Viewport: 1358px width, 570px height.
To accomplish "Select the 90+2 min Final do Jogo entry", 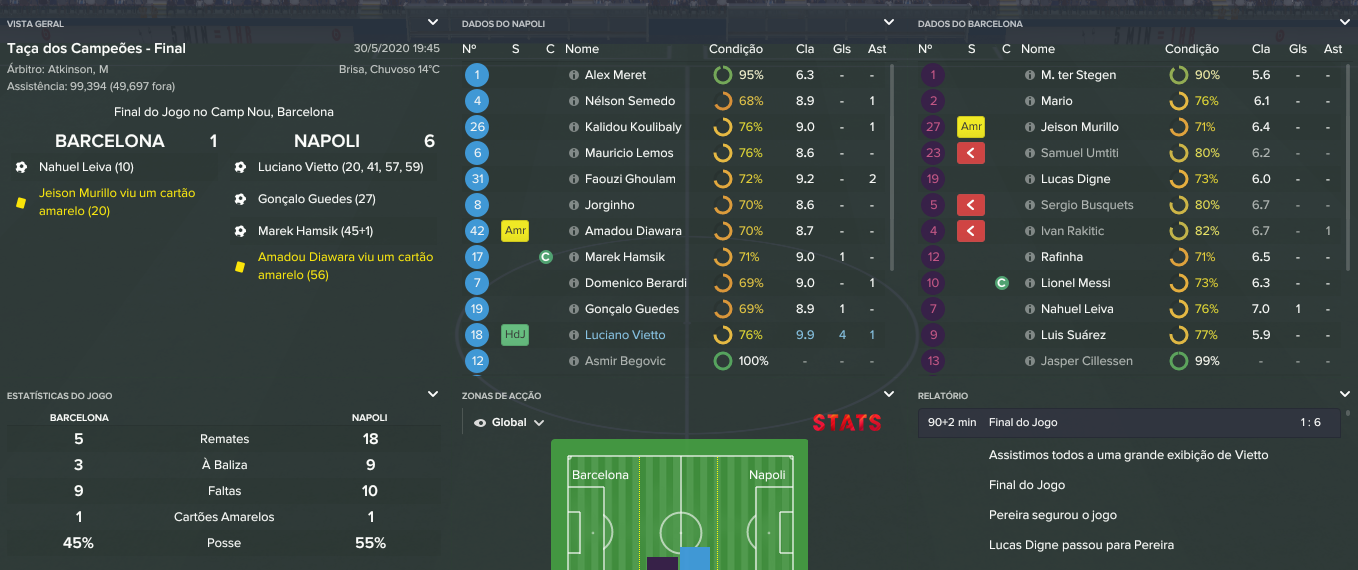I will 1130,423.
